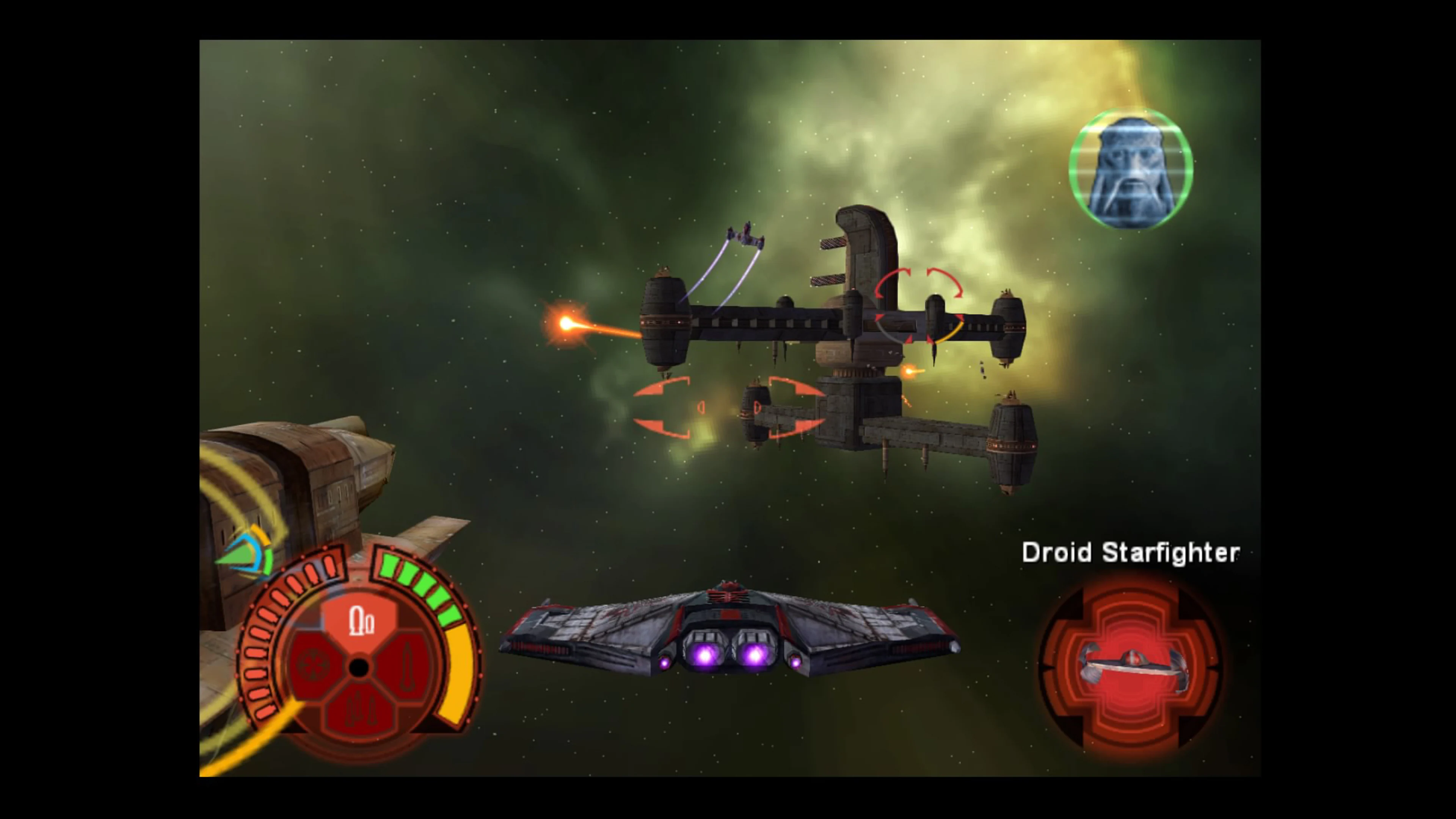Click the Droid Starfighter name label

[x=1129, y=553]
